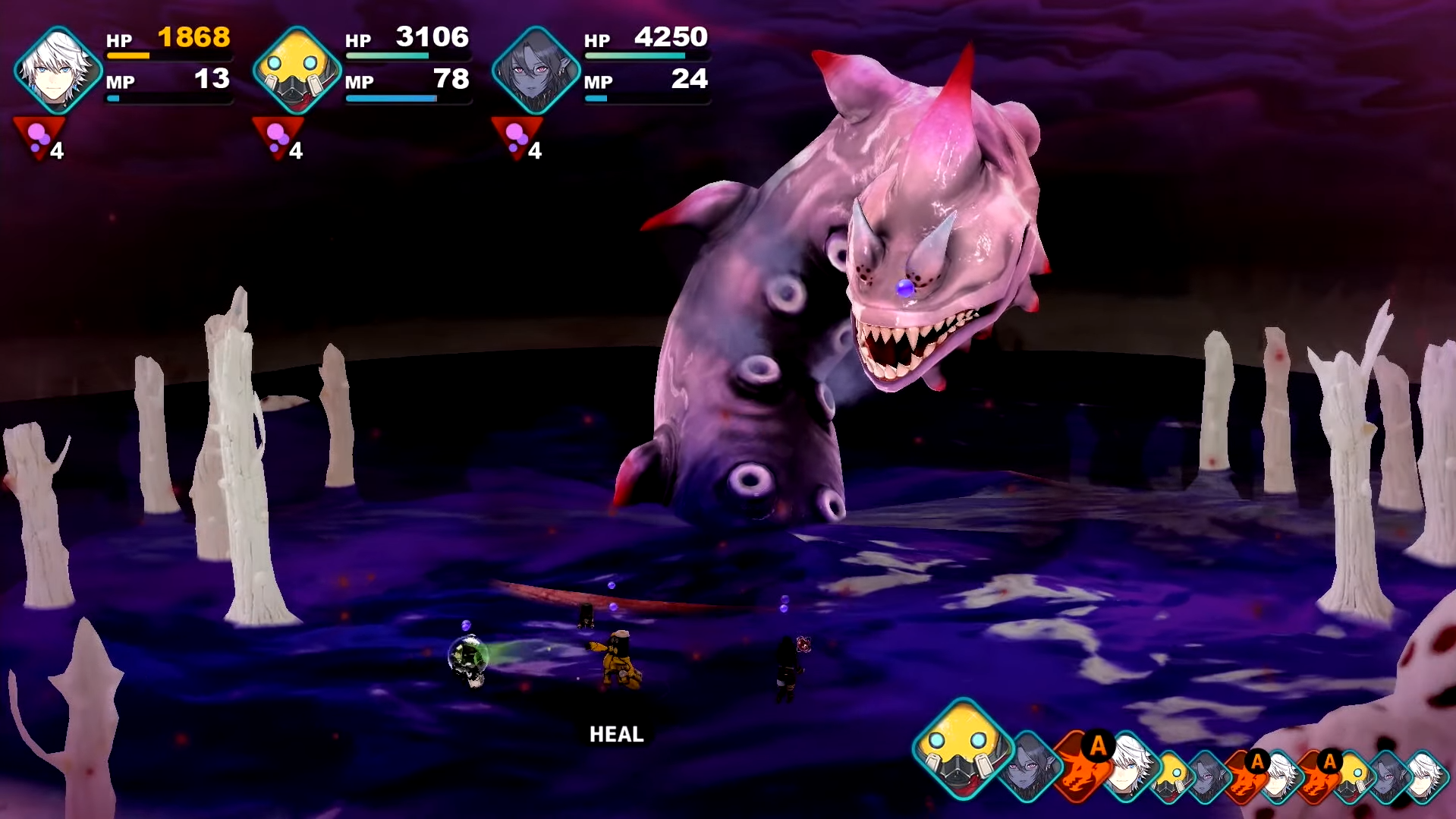This screenshot has height=819, width=1456.
Task: Click the large current-turn portrait in the turn order
Action: click(x=963, y=748)
